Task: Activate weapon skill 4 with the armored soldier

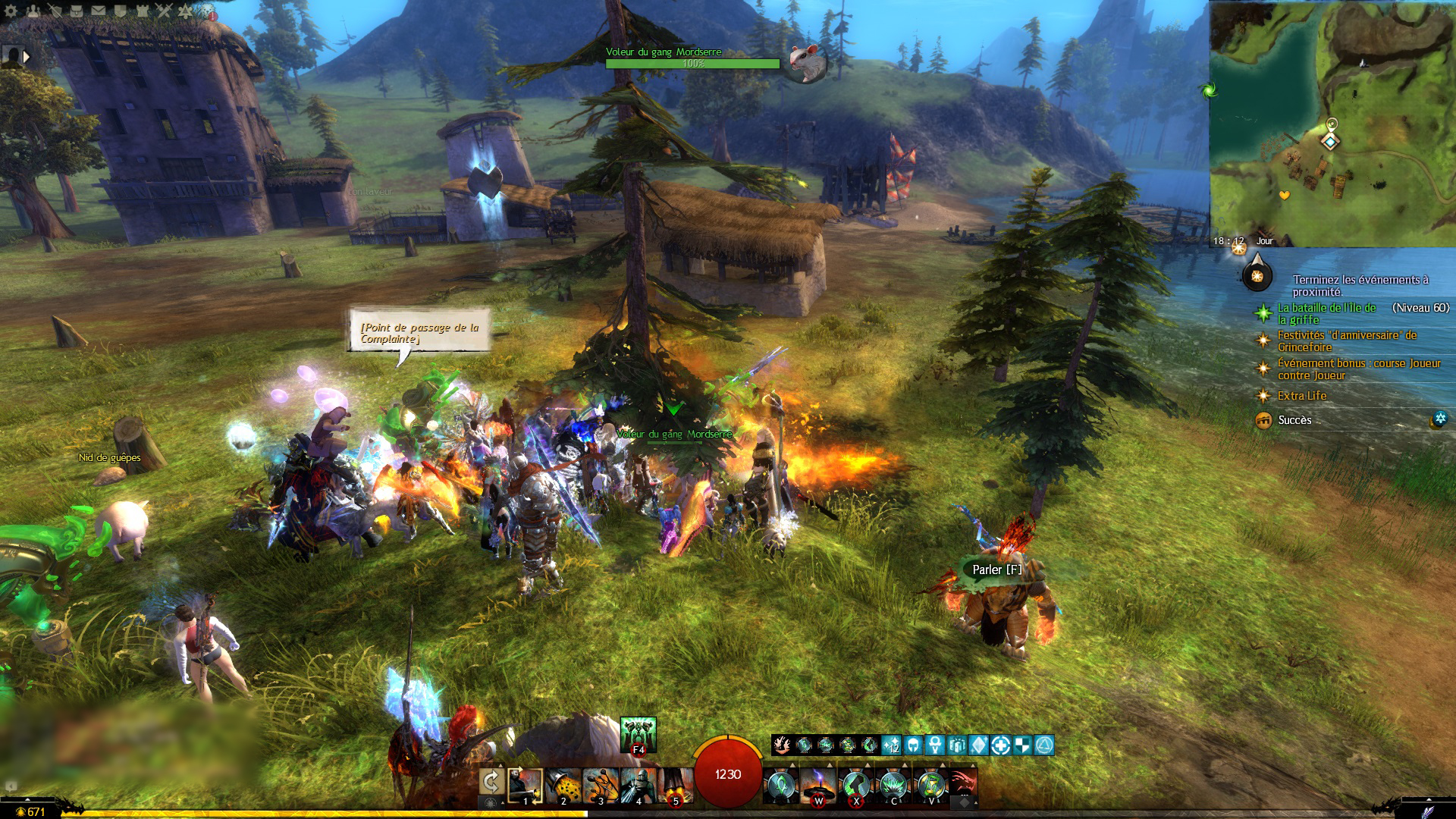Action: tap(638, 785)
